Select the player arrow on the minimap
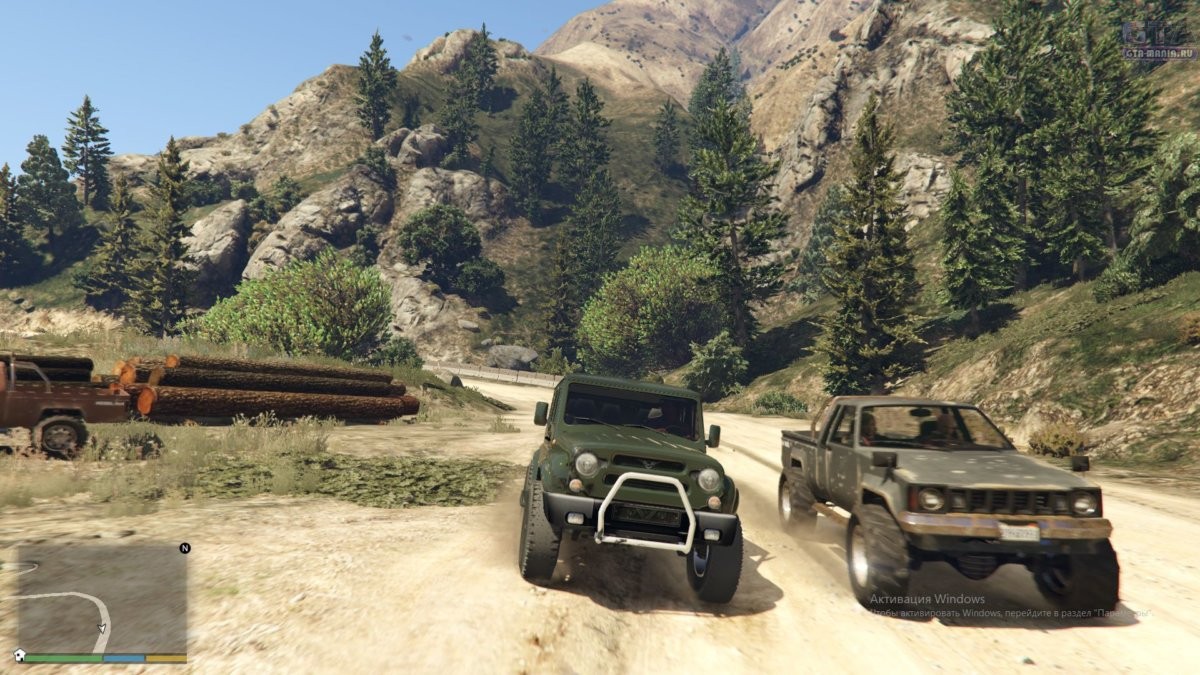Screen dimensions: 1200x675 point(101,628)
